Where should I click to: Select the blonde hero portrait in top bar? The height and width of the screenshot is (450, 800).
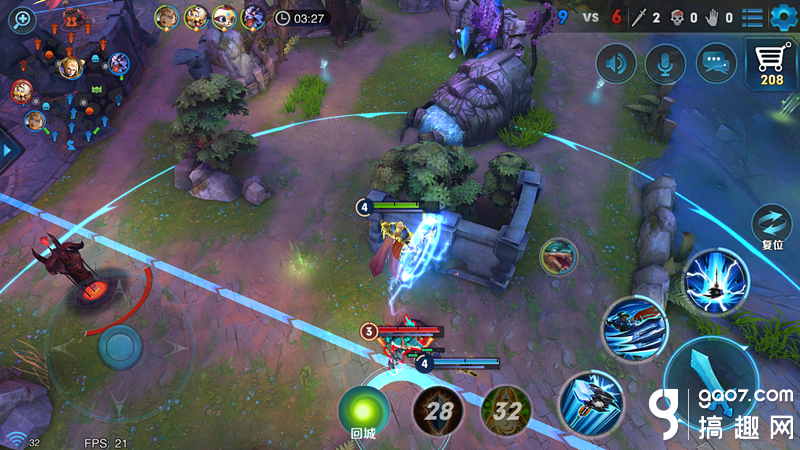[x=167, y=17]
